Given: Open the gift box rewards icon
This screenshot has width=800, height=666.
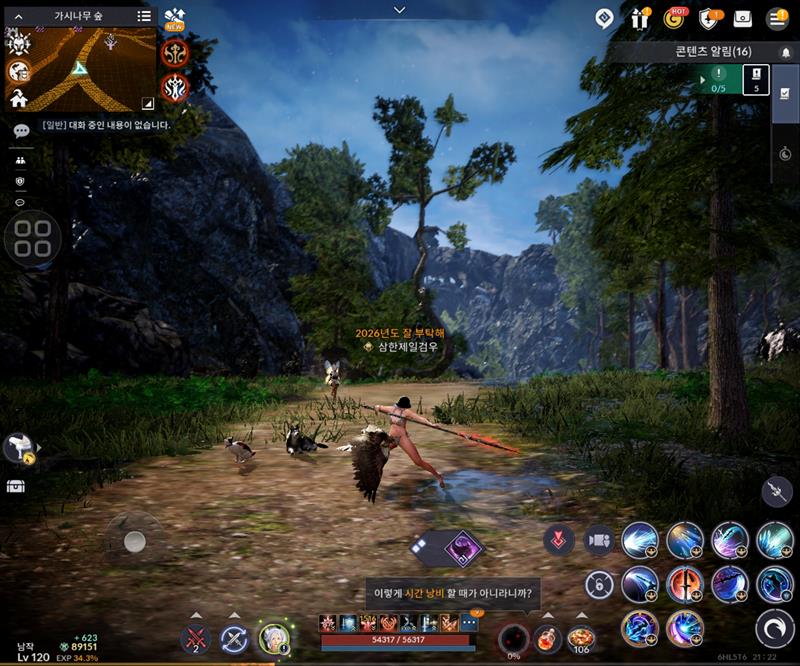Looking at the screenshot, I should (640, 18).
